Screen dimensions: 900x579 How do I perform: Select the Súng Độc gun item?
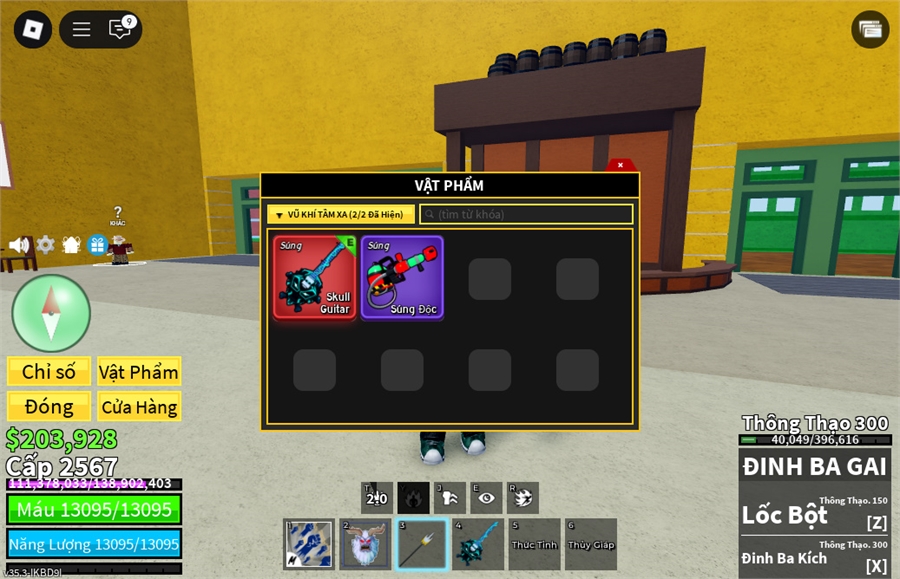click(x=402, y=277)
